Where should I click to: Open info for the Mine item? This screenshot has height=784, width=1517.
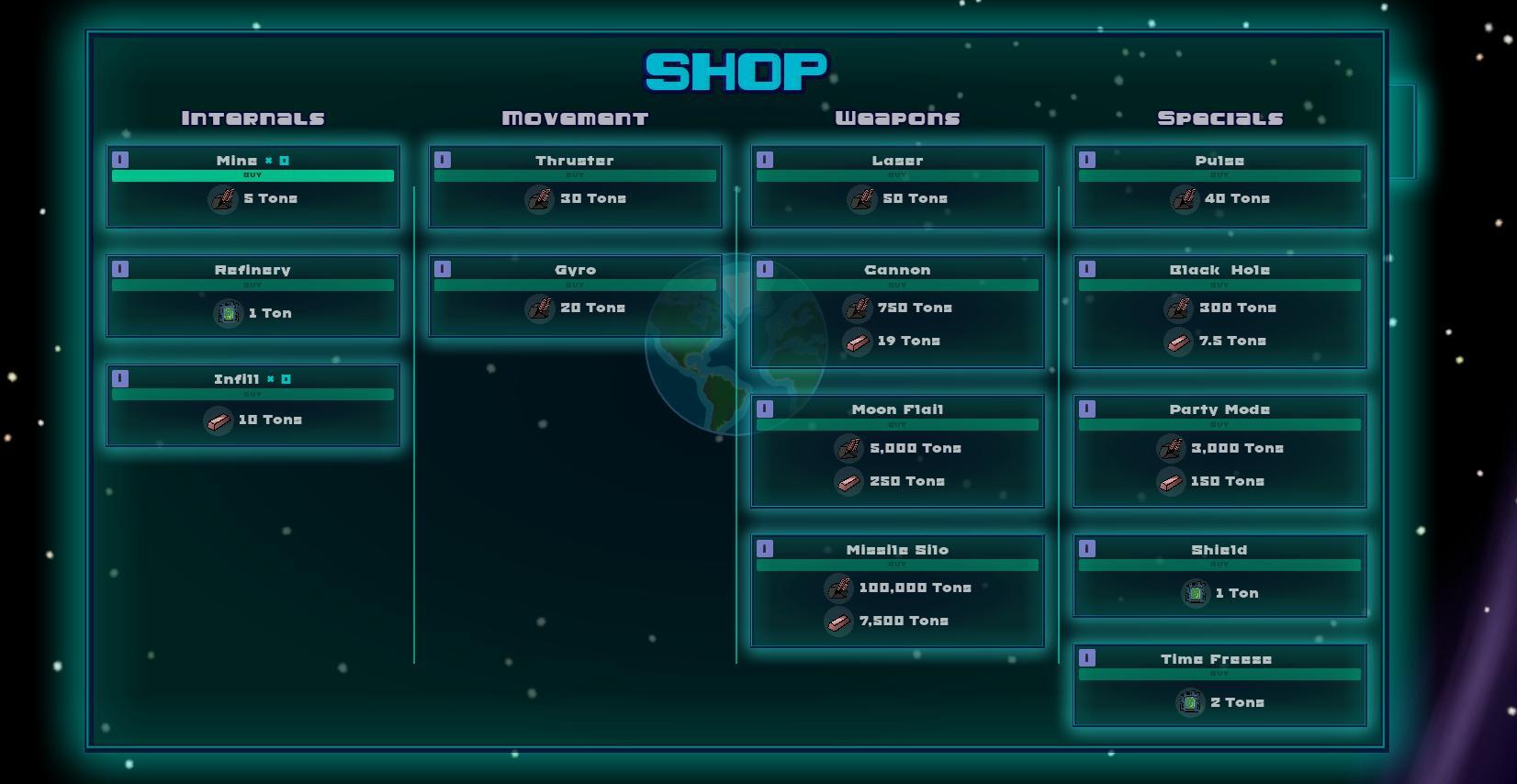[118, 159]
